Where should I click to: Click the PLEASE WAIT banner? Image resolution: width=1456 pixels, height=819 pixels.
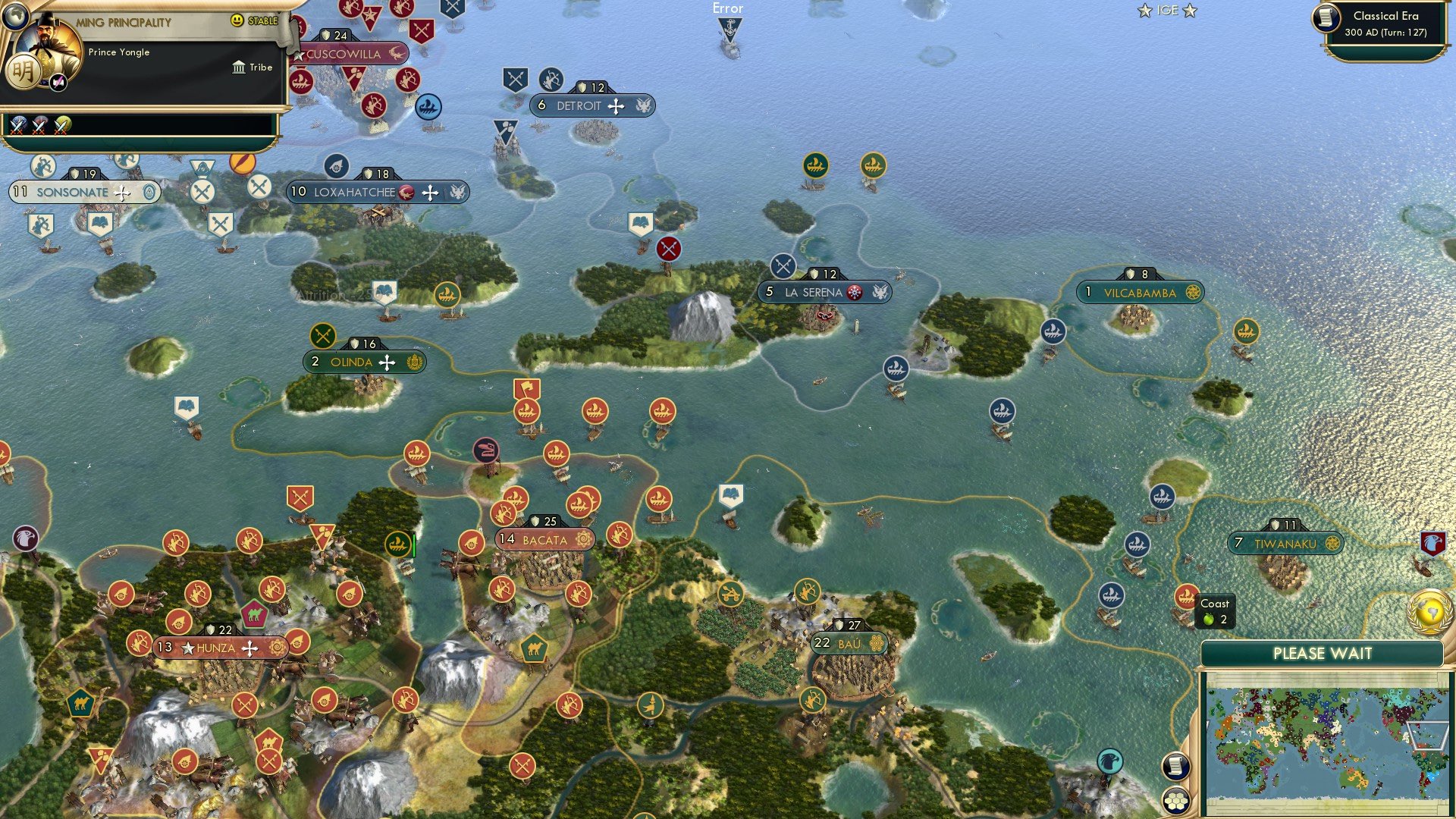pos(1323,653)
